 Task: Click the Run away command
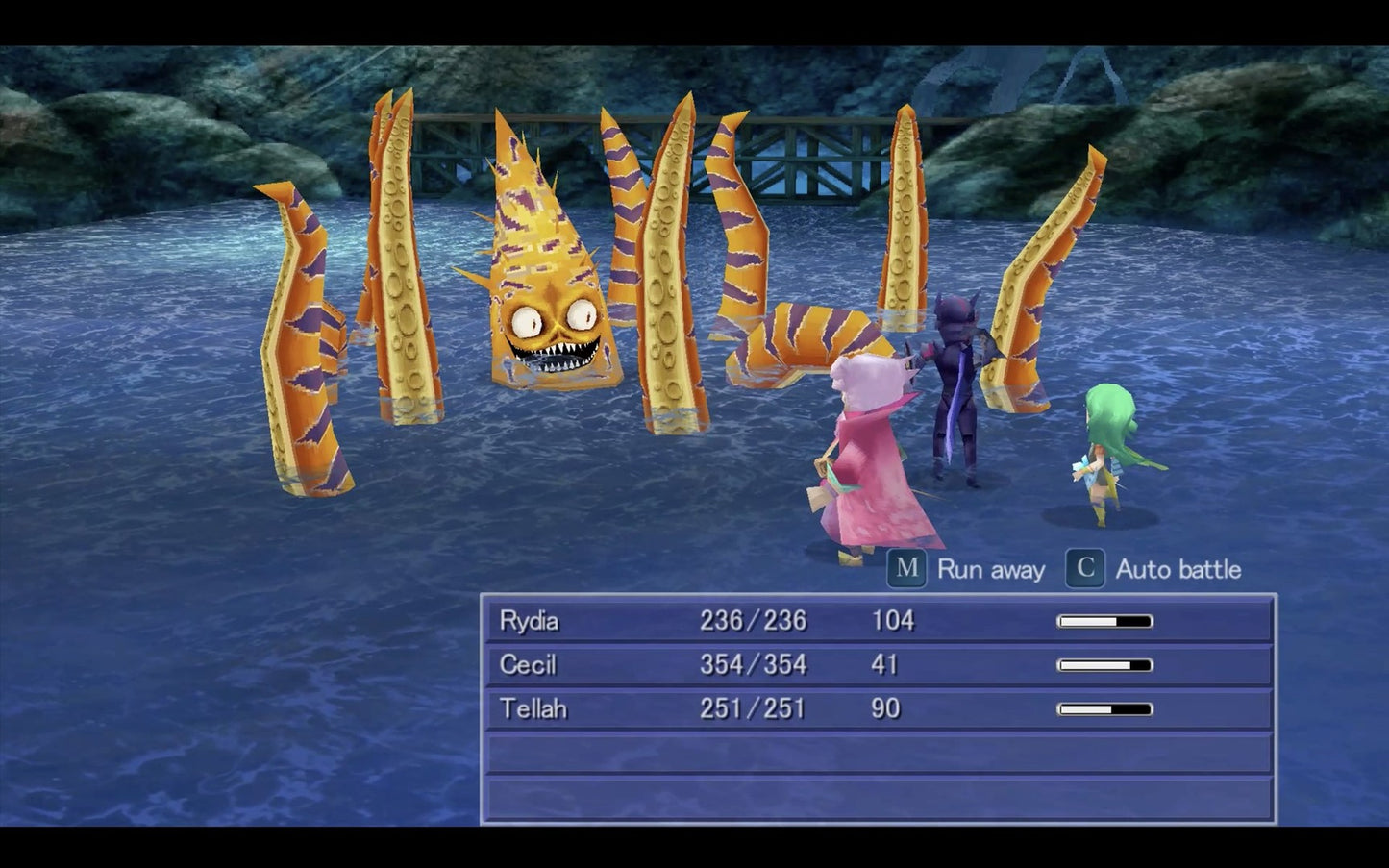coord(992,569)
